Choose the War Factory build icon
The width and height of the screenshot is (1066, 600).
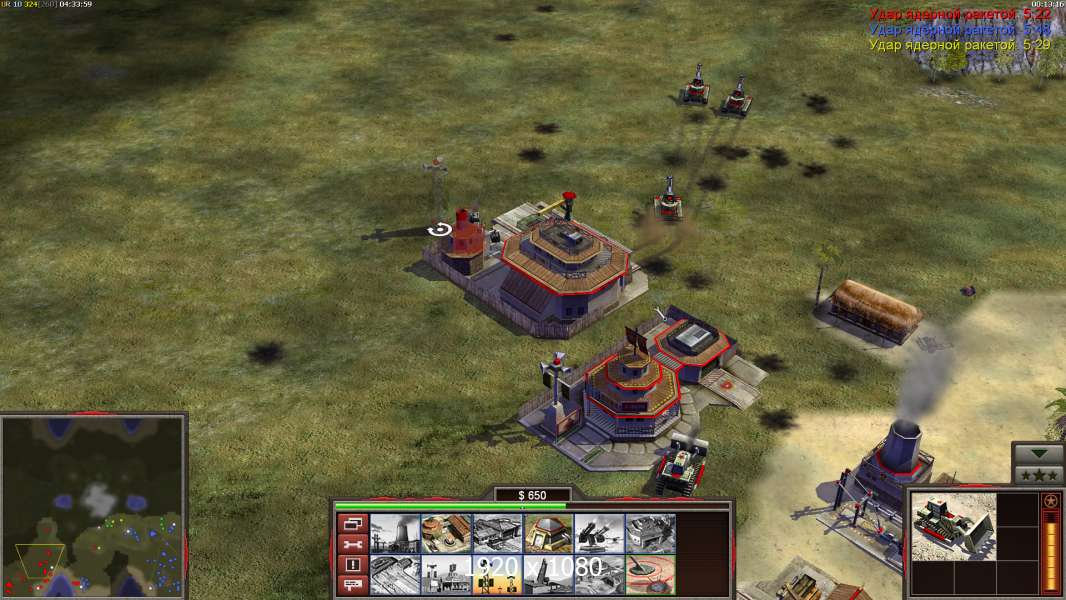(x=650, y=533)
